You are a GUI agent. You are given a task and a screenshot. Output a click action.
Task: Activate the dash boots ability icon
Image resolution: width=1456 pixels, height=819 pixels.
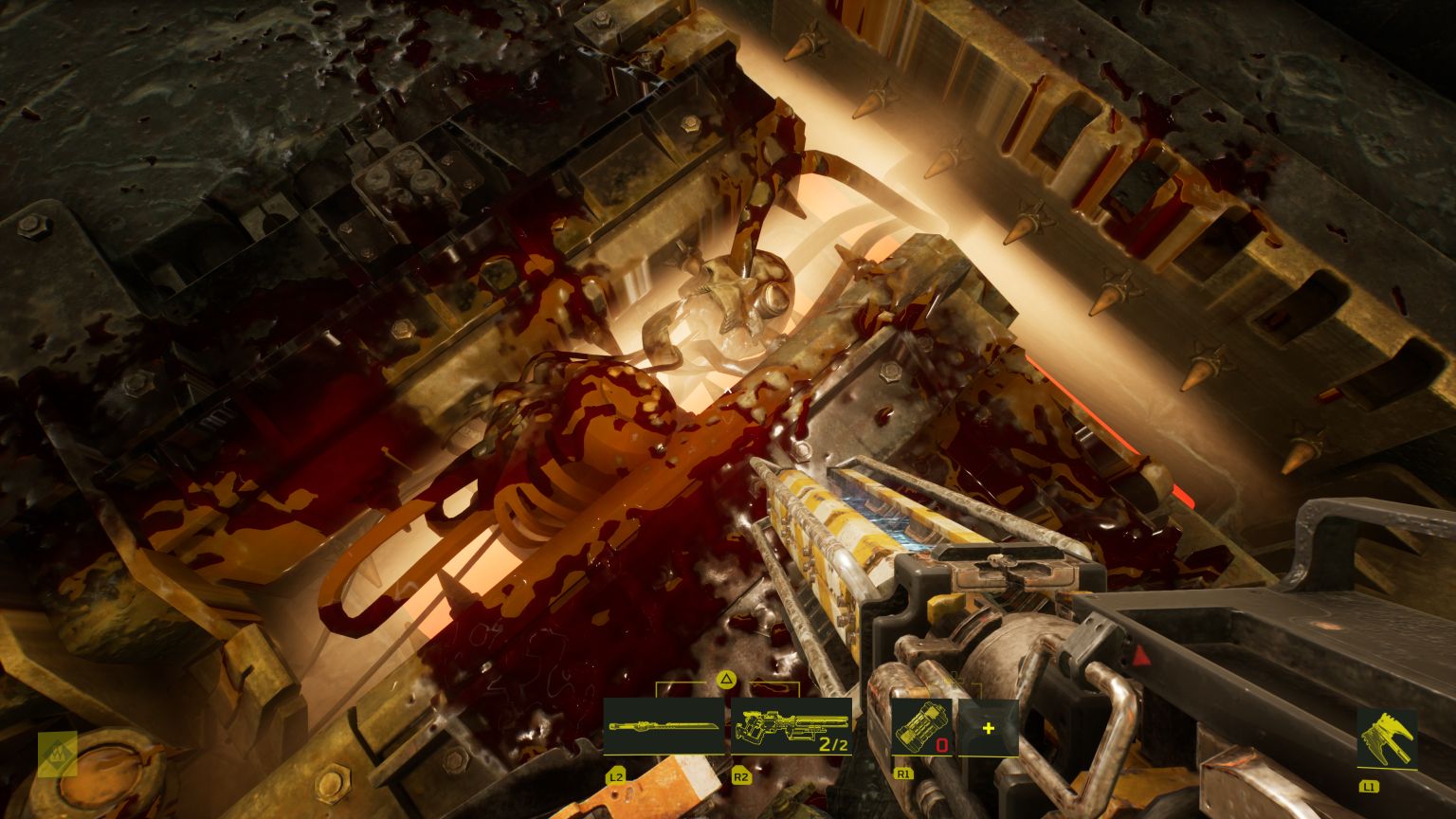point(1387,738)
